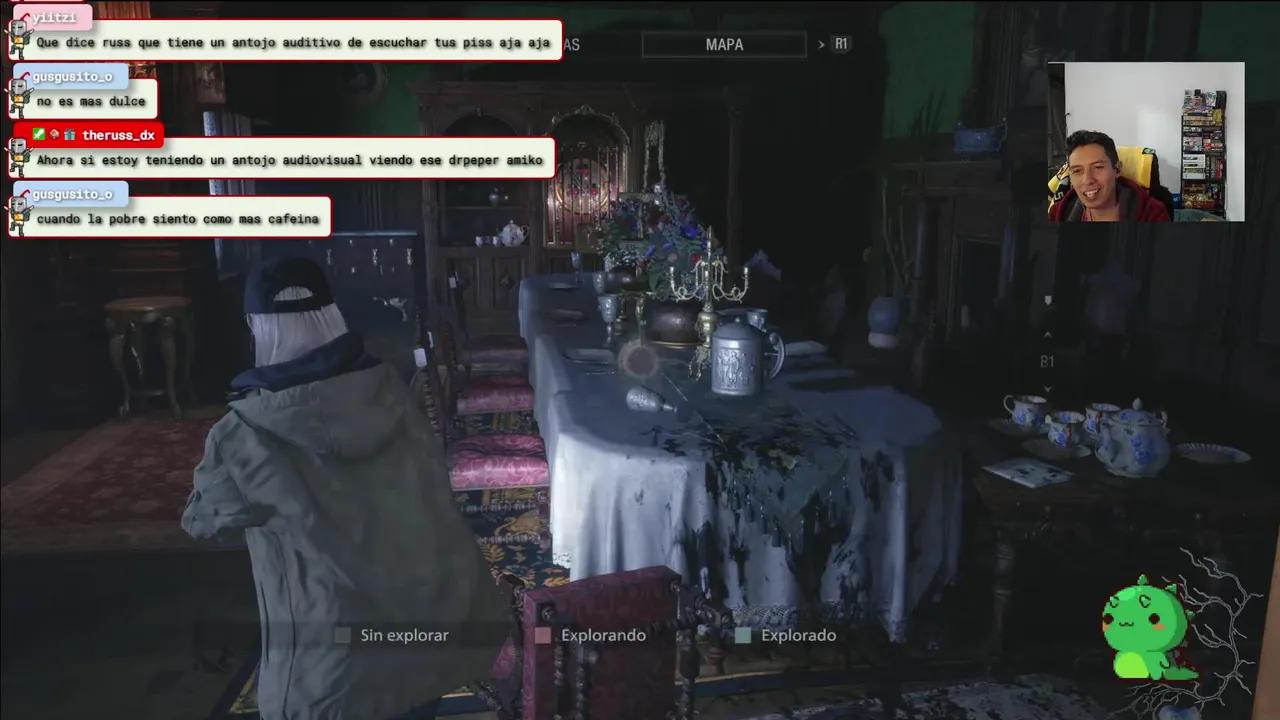This screenshot has height=720, width=1280.
Task: Click the knight avatar next to 'no es mas dulce'
Action: click(x=18, y=93)
